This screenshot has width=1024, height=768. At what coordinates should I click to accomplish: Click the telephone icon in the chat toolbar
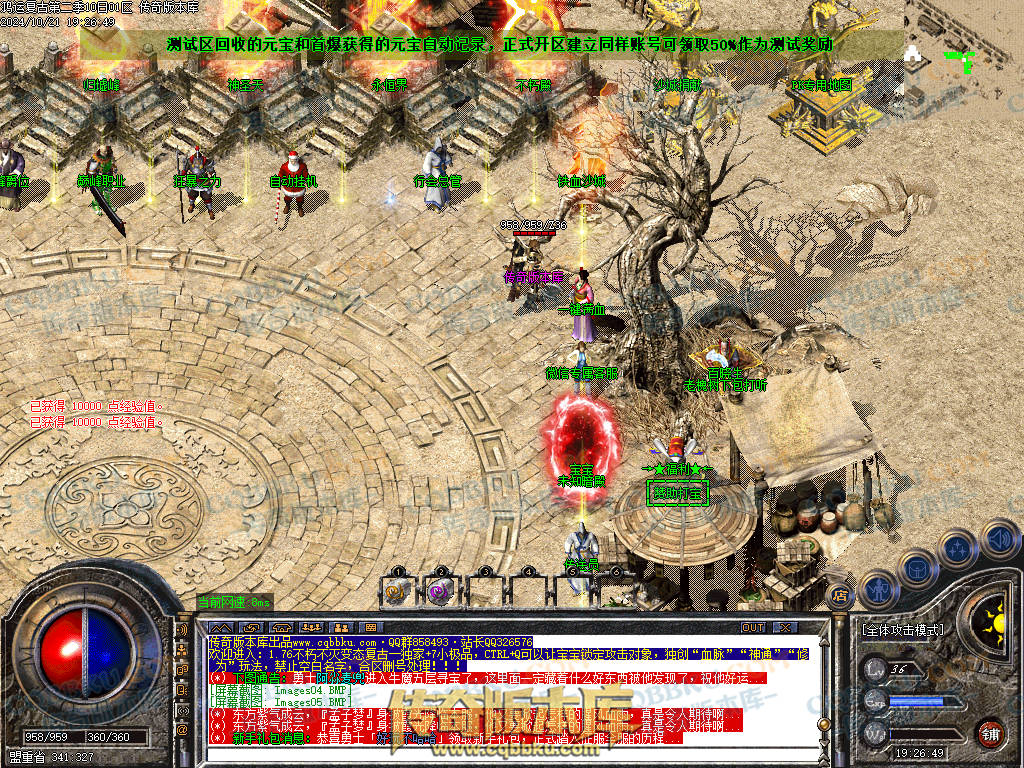281,628
